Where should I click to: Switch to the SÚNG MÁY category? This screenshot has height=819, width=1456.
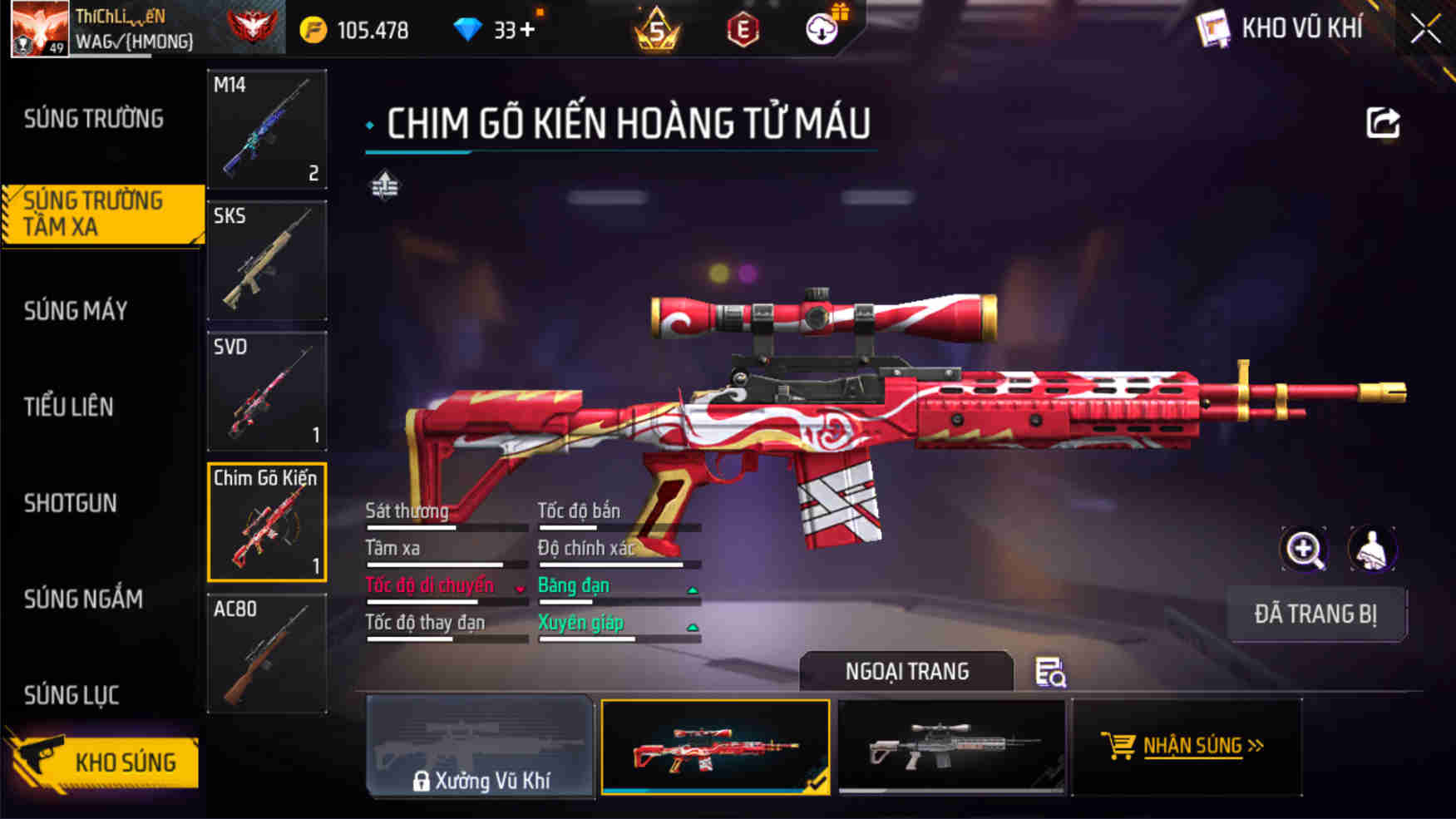75,311
